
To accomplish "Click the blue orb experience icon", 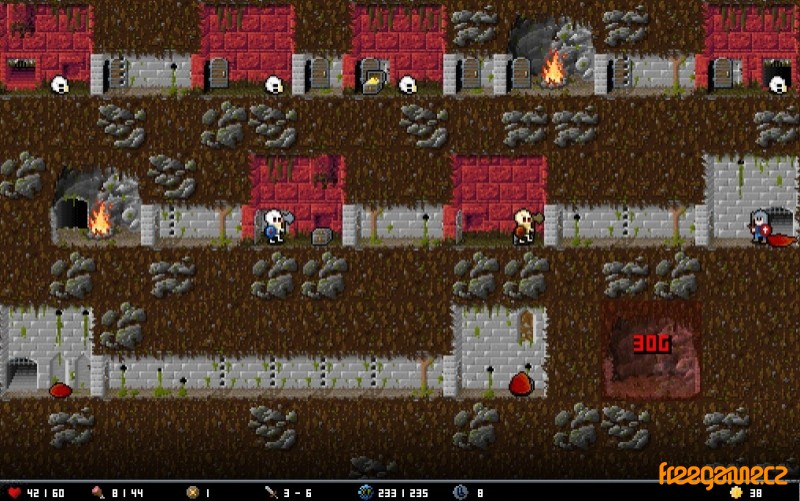I will point(365,492).
